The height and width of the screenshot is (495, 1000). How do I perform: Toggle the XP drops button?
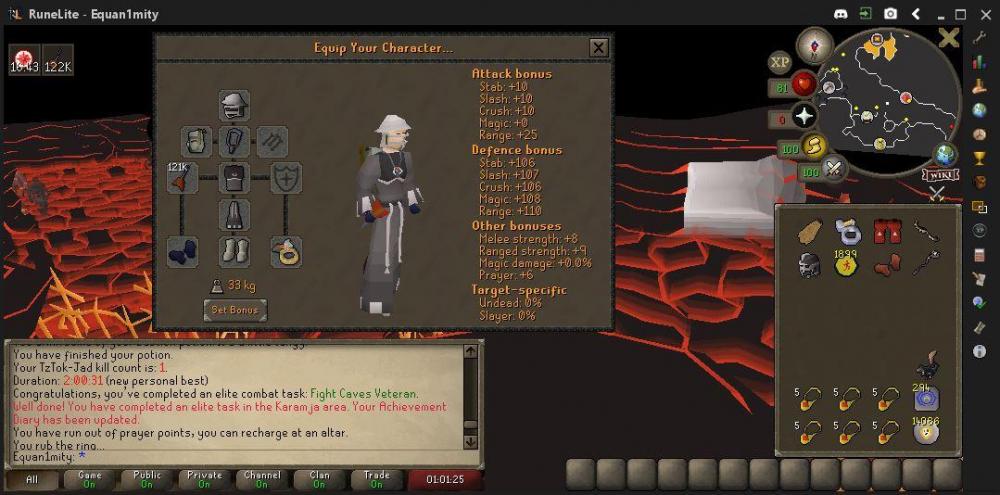pos(780,62)
